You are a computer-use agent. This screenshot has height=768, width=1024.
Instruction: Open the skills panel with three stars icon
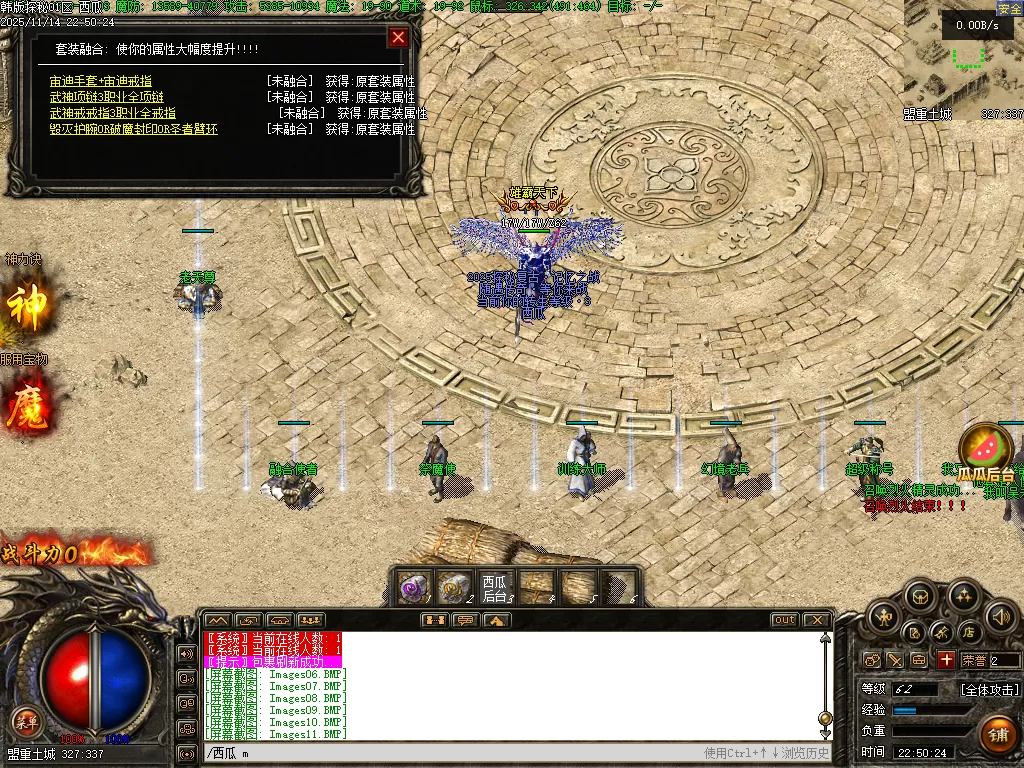click(963, 598)
